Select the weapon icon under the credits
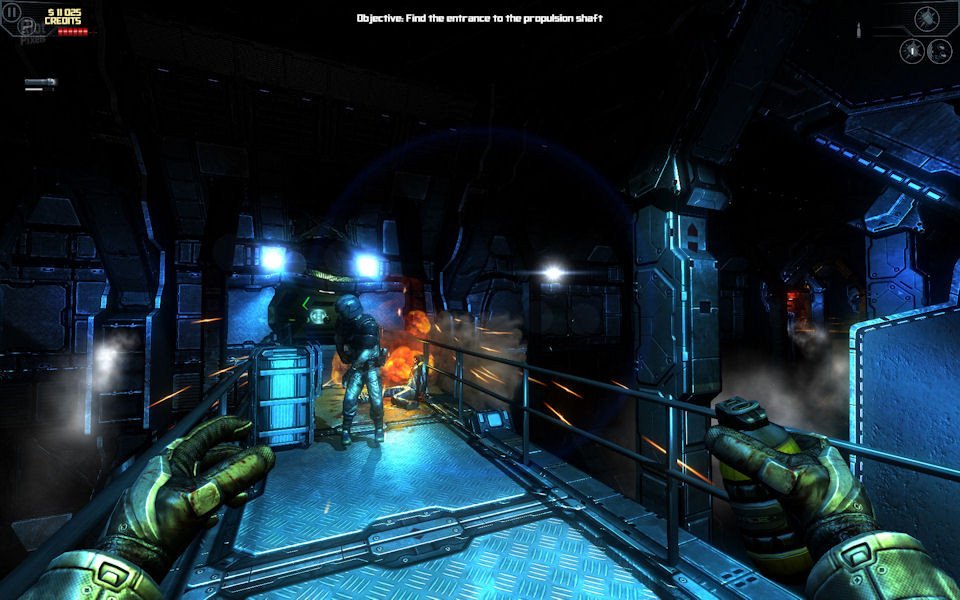Screen dimensions: 960x600 (x=41, y=83)
